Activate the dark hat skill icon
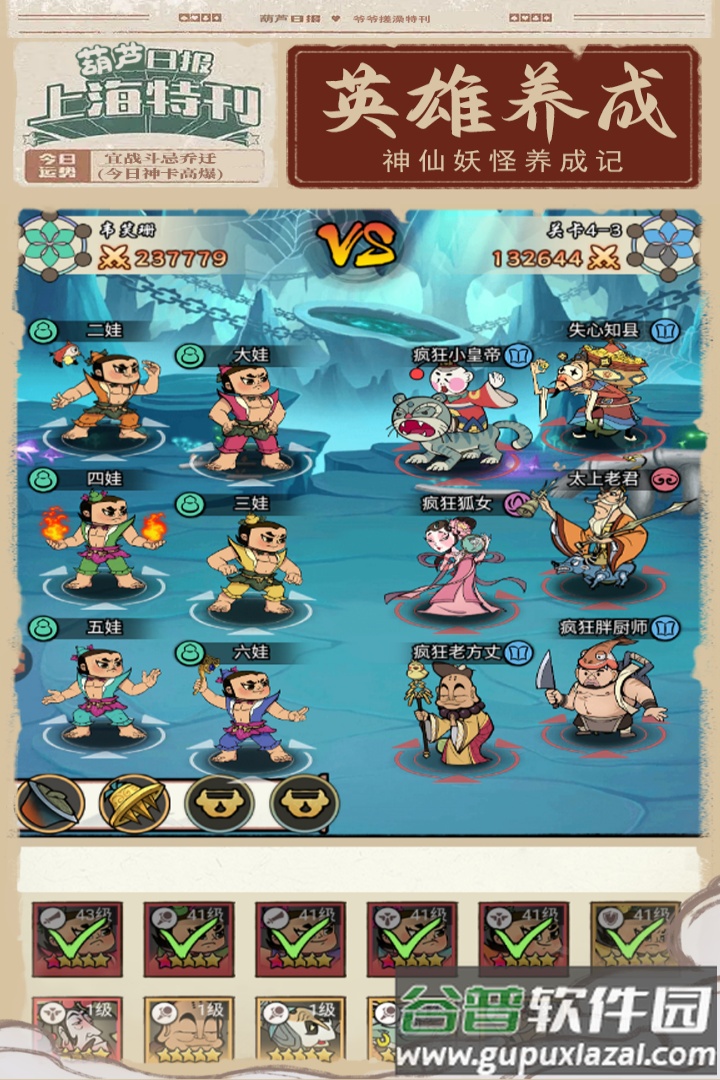Image resolution: width=720 pixels, height=1080 pixels. pyautogui.click(x=48, y=803)
